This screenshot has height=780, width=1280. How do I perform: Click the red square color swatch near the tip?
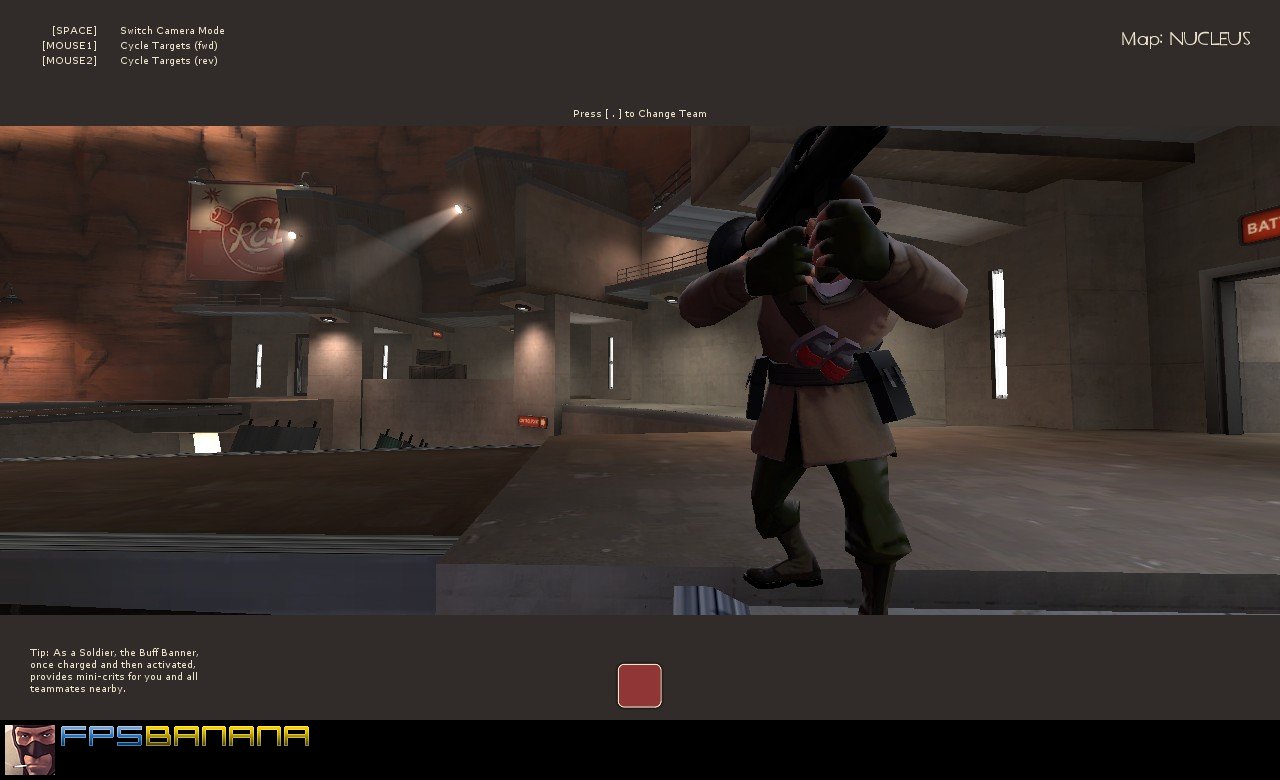tap(639, 685)
